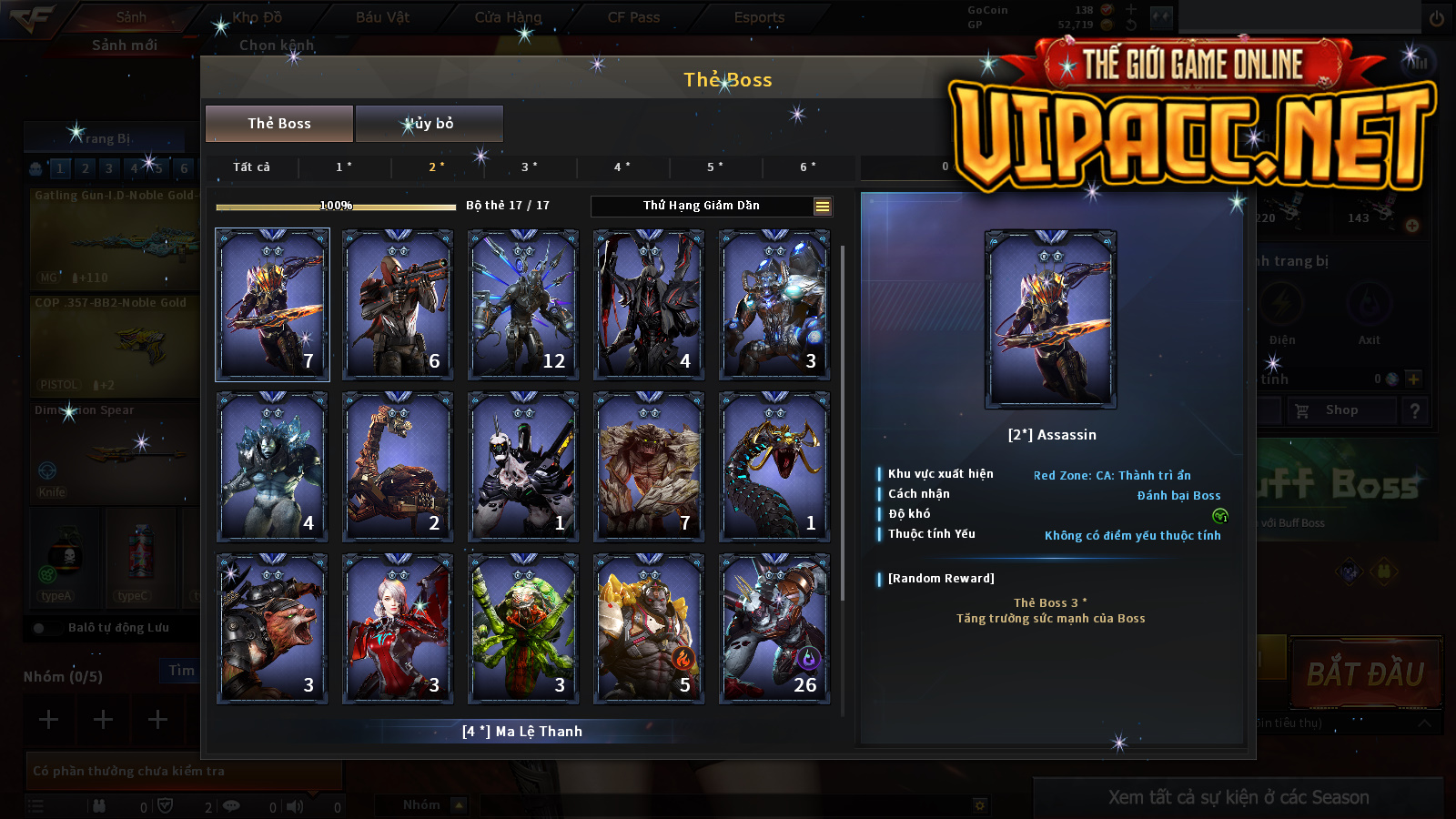Screen dimensions: 1456x819
Task: Go to the Esports menu
Action: coord(759,17)
